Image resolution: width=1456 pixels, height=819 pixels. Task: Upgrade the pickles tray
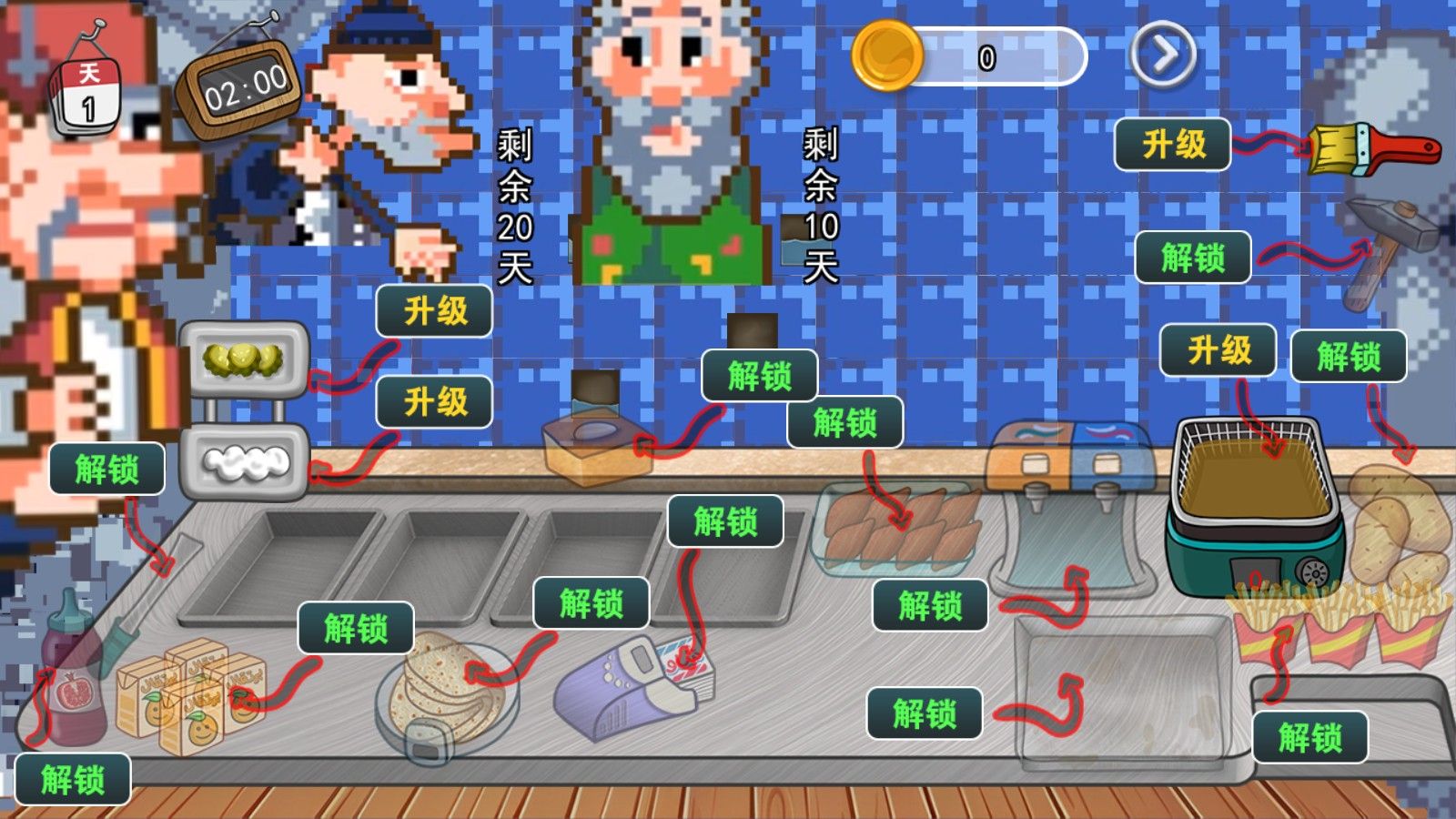[x=435, y=311]
